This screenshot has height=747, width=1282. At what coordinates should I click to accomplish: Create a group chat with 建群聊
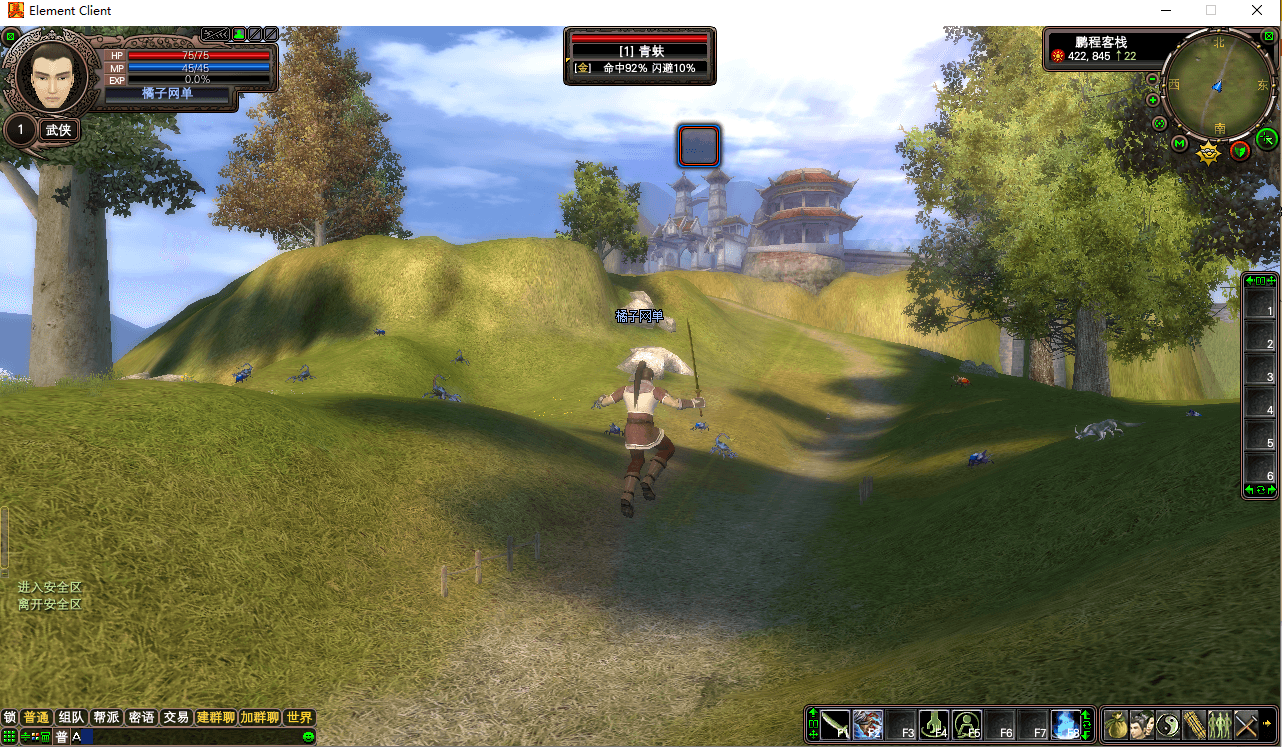tap(215, 717)
